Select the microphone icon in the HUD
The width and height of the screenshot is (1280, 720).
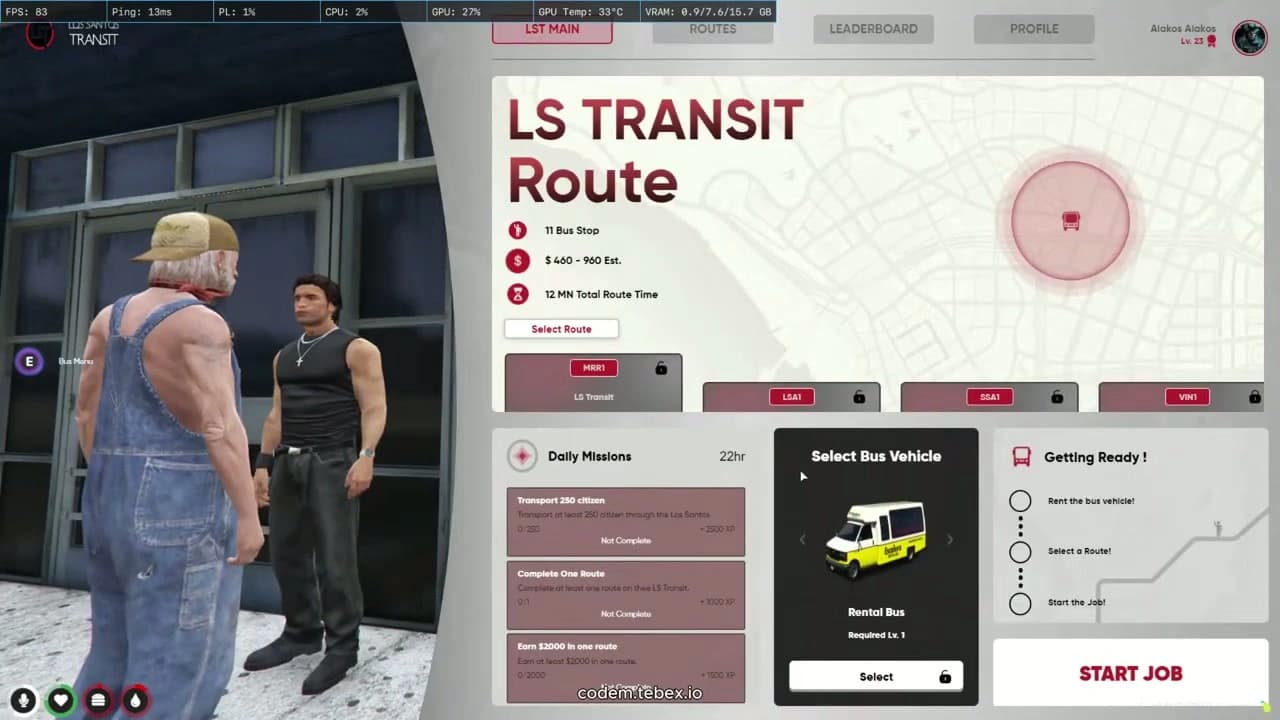coord(23,700)
